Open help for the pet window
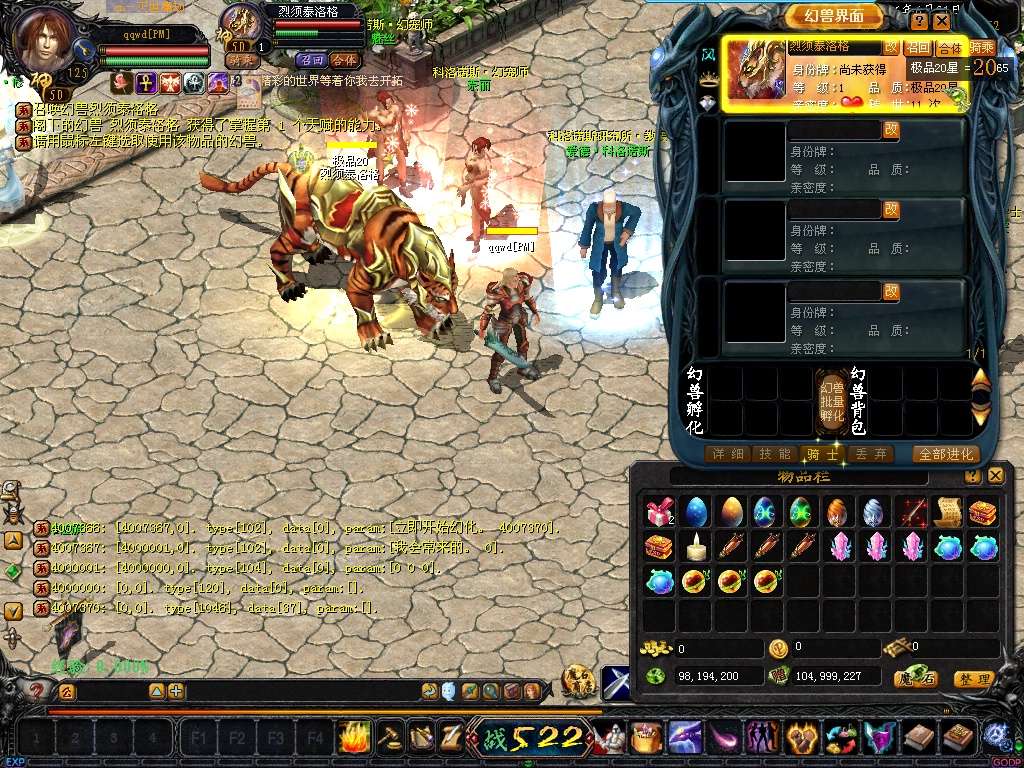The width and height of the screenshot is (1024, 768). (919, 20)
